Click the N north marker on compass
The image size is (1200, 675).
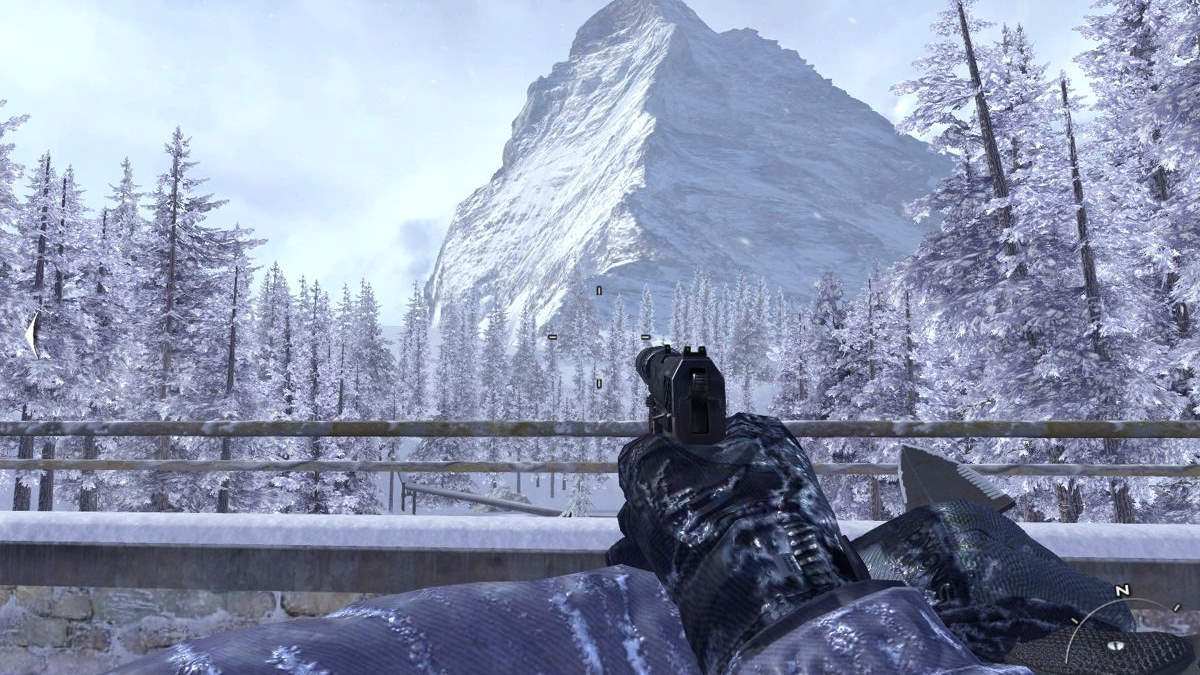(x=1122, y=591)
